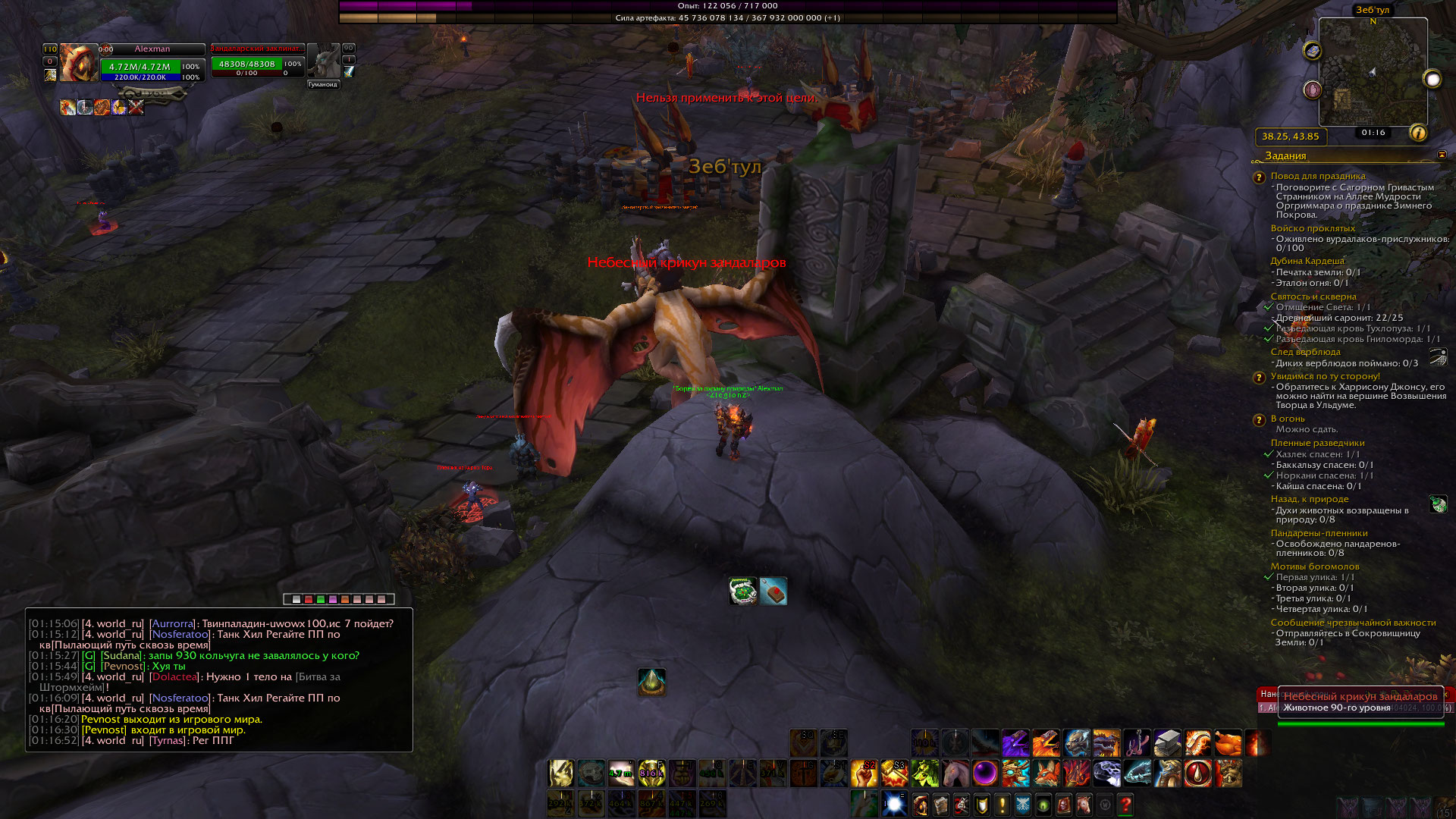Click the red question mark help button
This screenshot has width=1456, height=819.
(x=1125, y=804)
